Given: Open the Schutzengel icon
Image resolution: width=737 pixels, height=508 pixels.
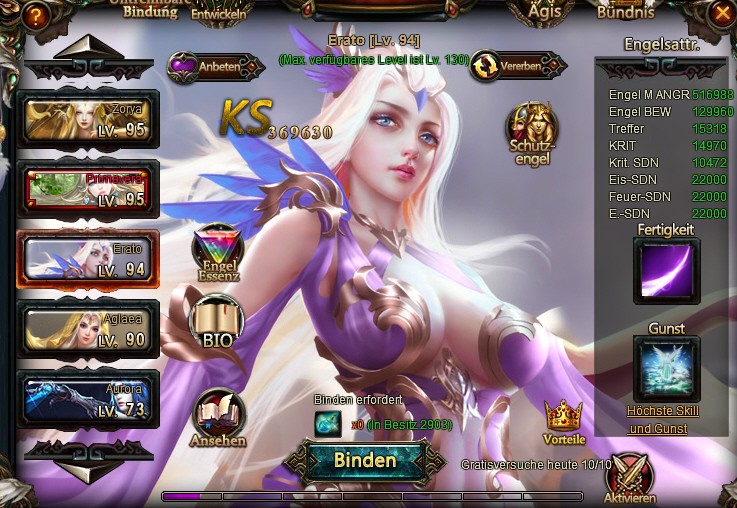Looking at the screenshot, I should (531, 132).
